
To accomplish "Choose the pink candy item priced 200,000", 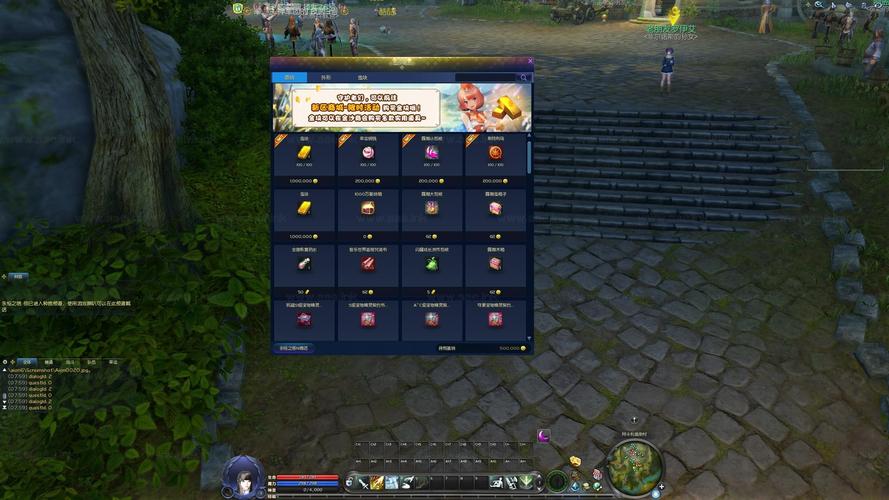I will [368, 153].
